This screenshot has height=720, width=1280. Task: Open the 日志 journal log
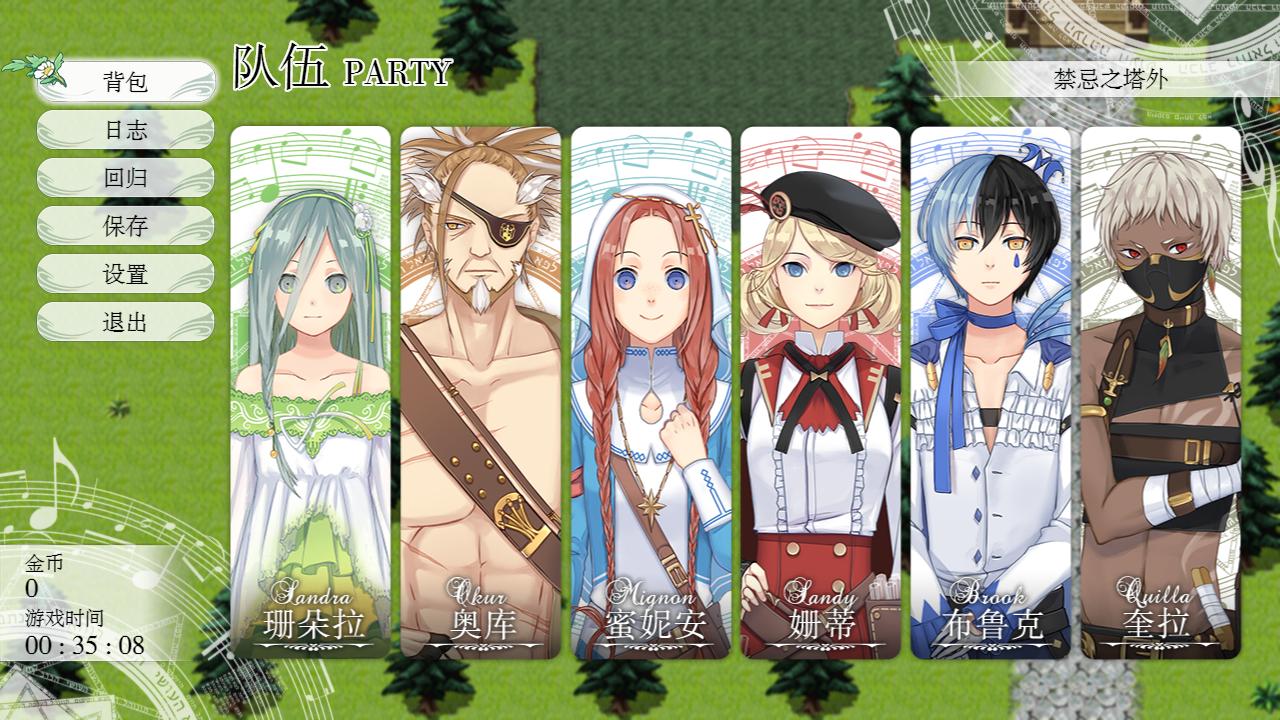pos(125,130)
